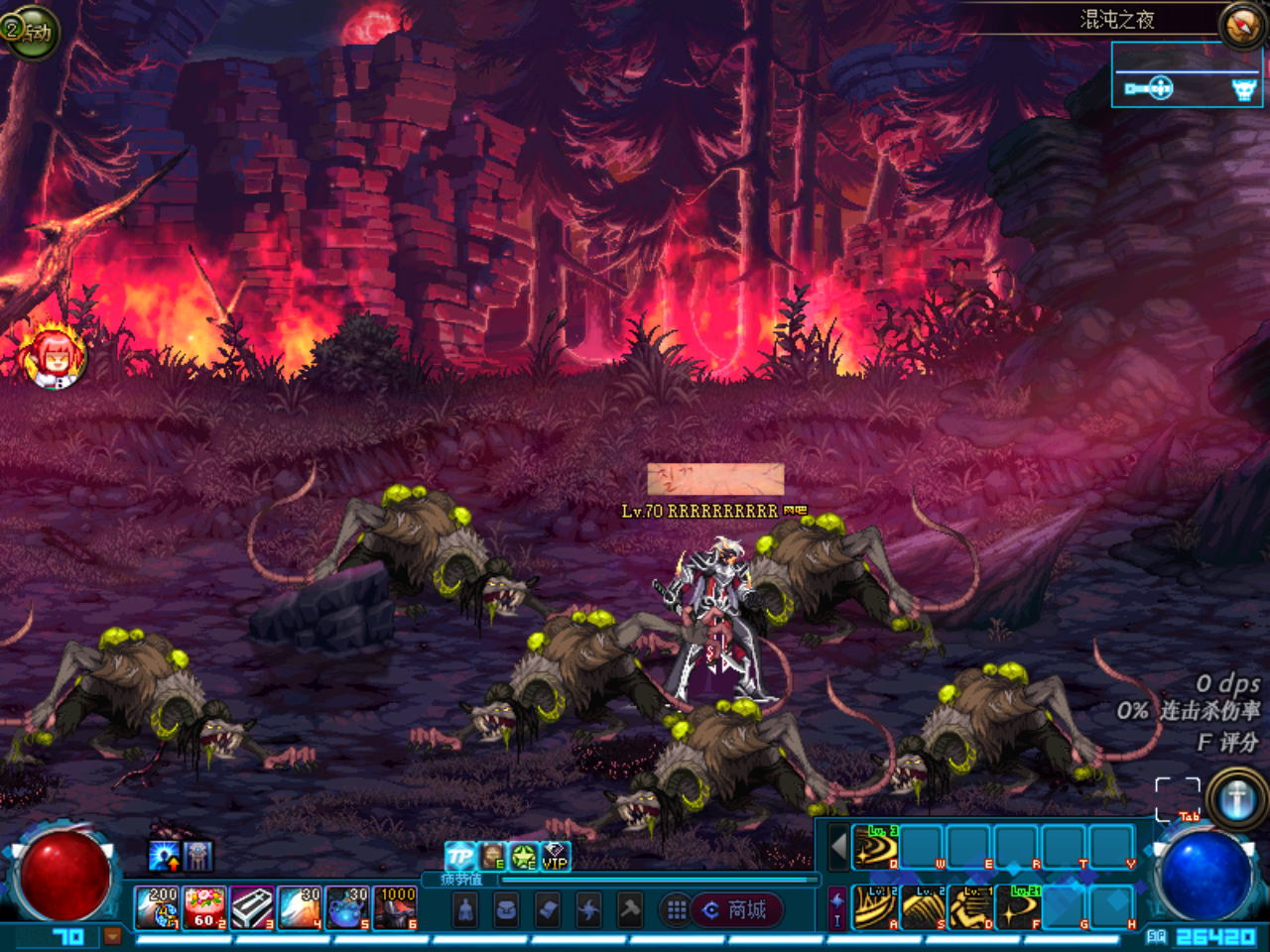Click the dungeon progress minimap panel
This screenshot has height=952, width=1270.
1187,76
